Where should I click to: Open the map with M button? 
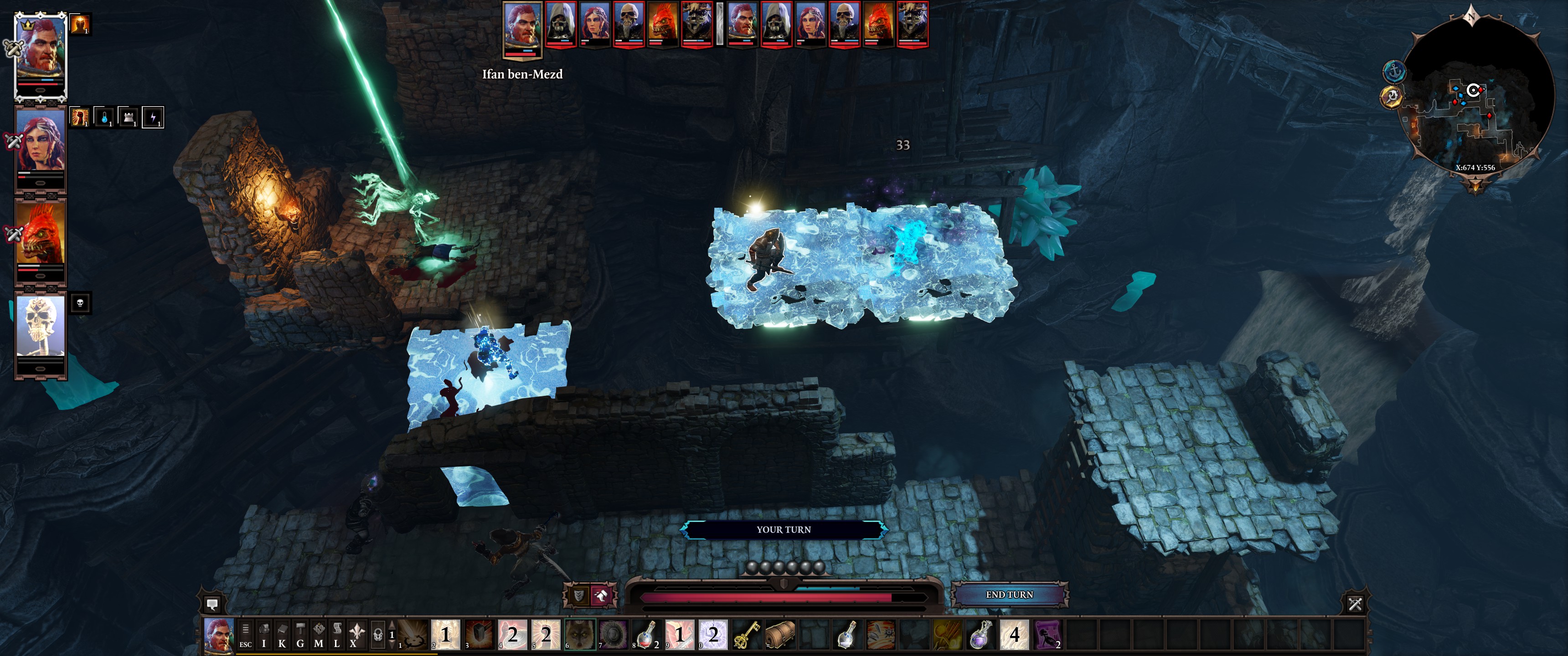(318, 635)
